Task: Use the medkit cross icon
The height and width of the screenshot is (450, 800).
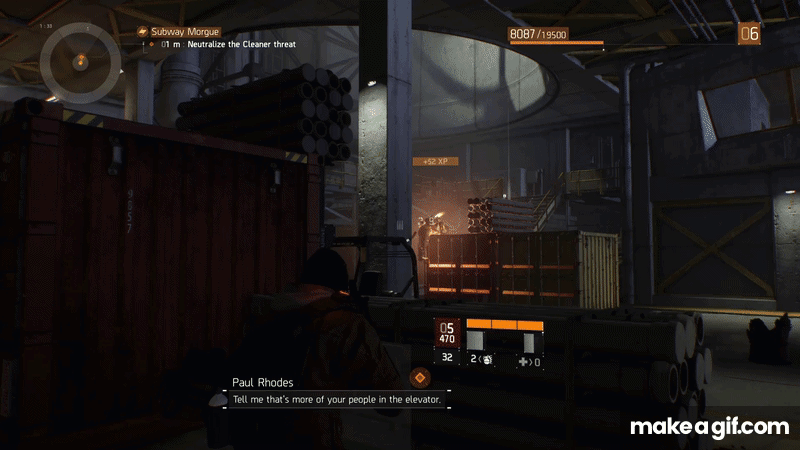Action: 524,361
